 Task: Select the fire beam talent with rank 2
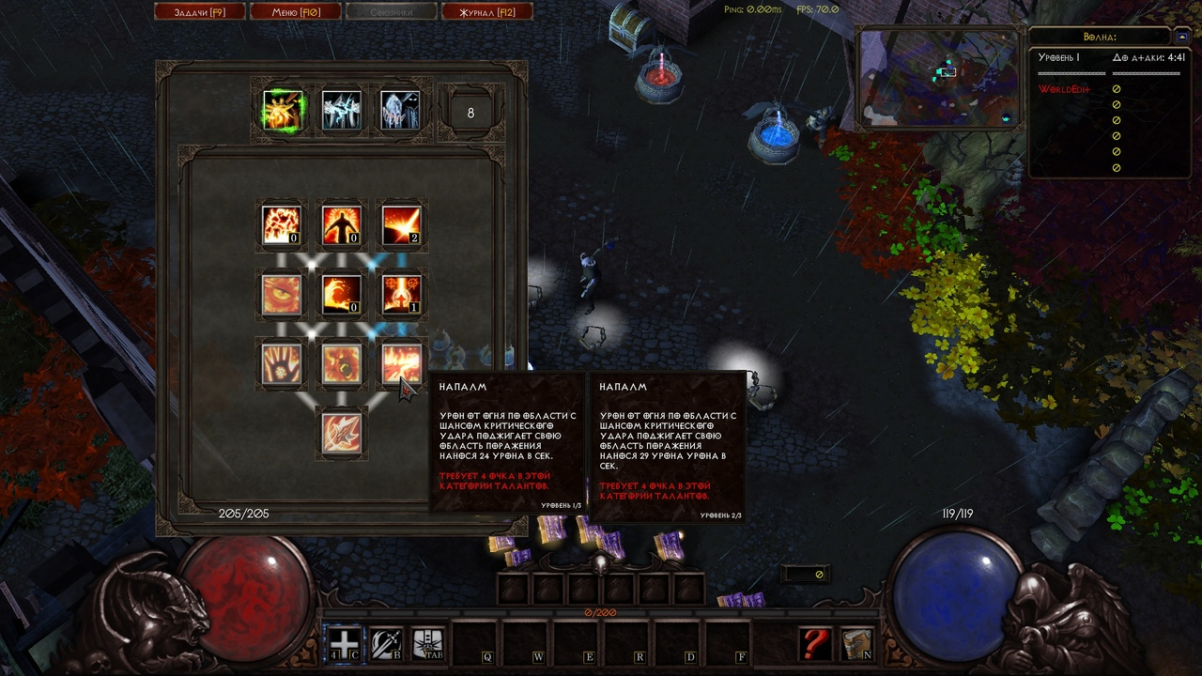(401, 226)
